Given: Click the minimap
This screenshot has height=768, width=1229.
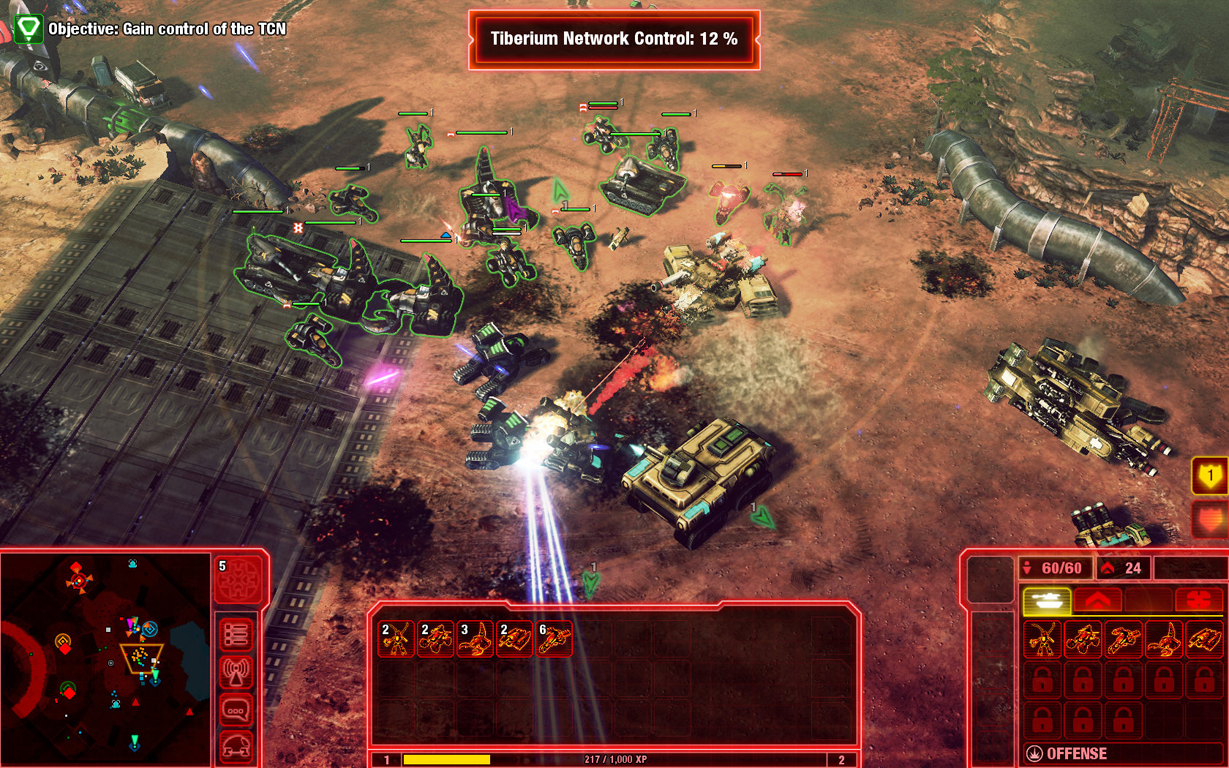Looking at the screenshot, I should [x=105, y=658].
